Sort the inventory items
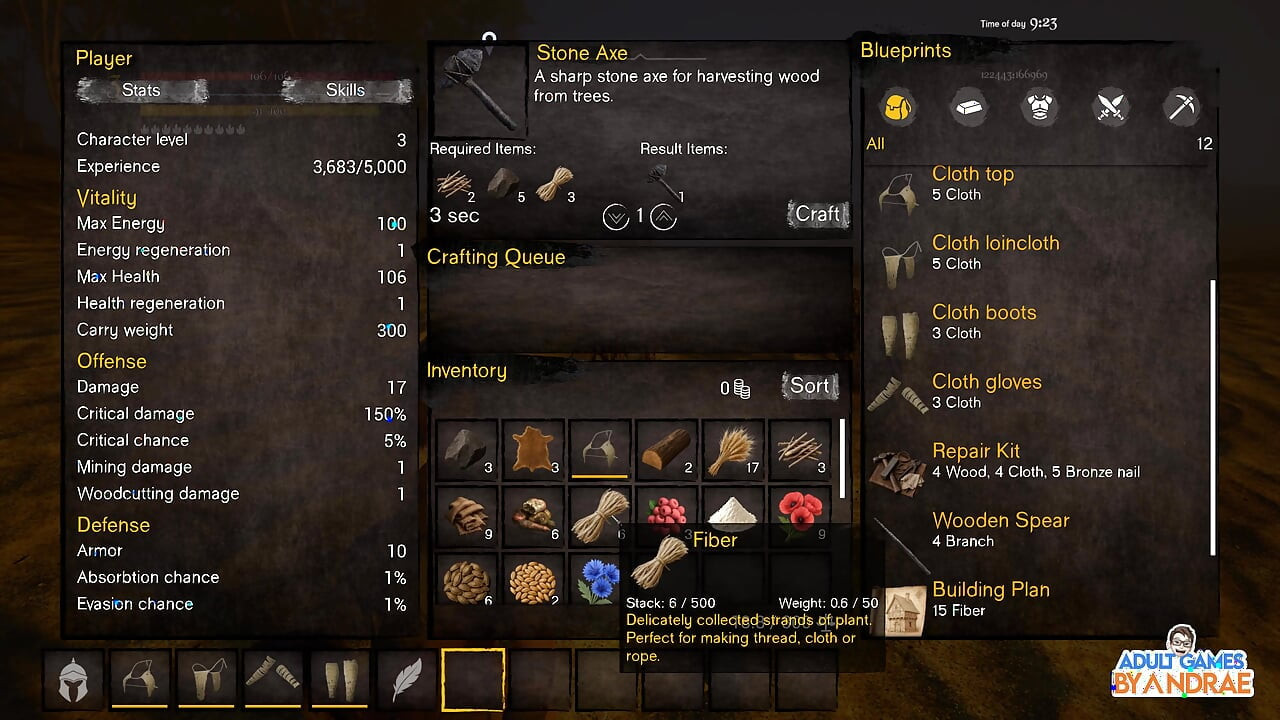The image size is (1280, 720). point(809,386)
